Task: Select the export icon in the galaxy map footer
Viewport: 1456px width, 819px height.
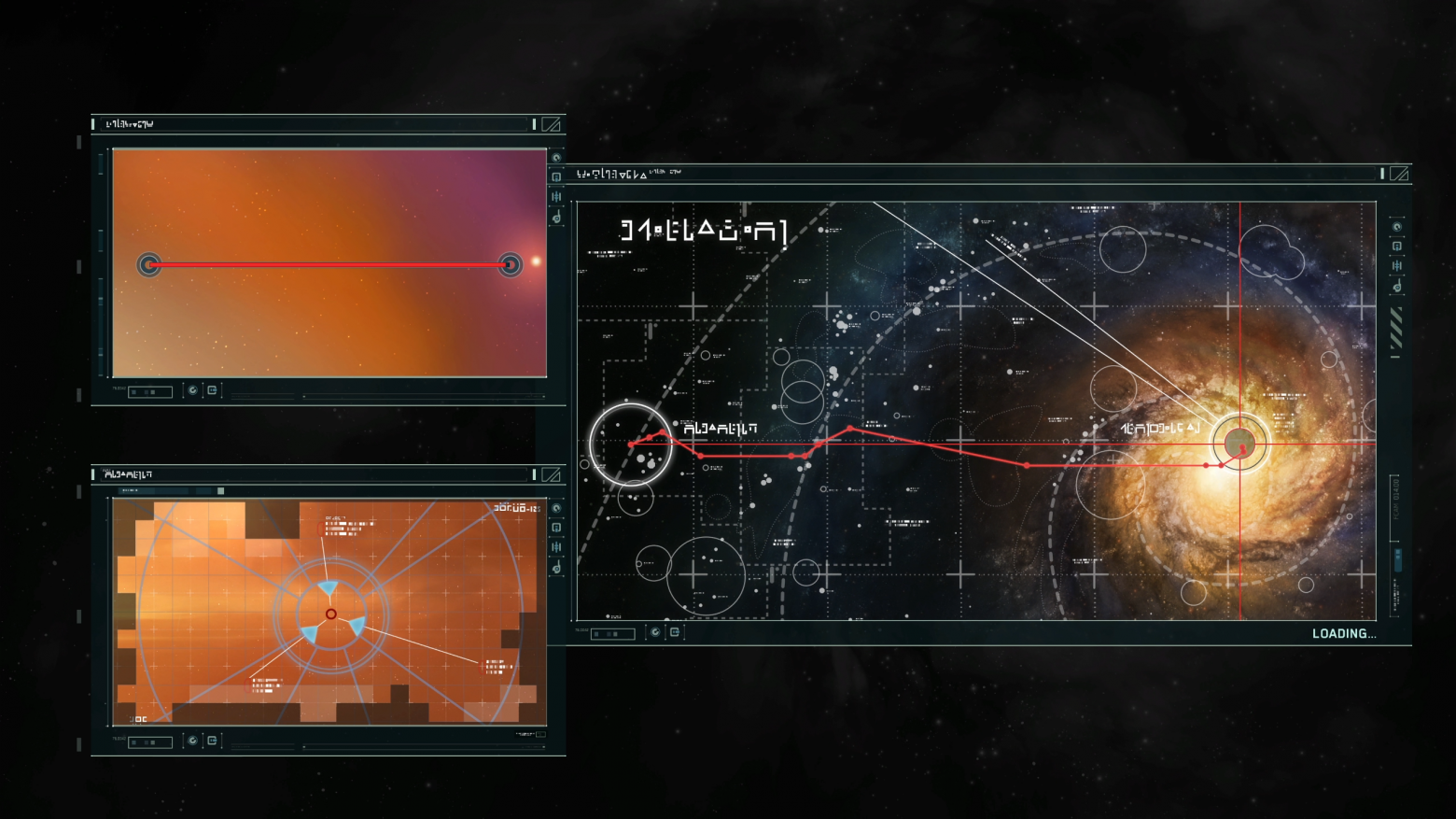Action: pyautogui.click(x=675, y=633)
